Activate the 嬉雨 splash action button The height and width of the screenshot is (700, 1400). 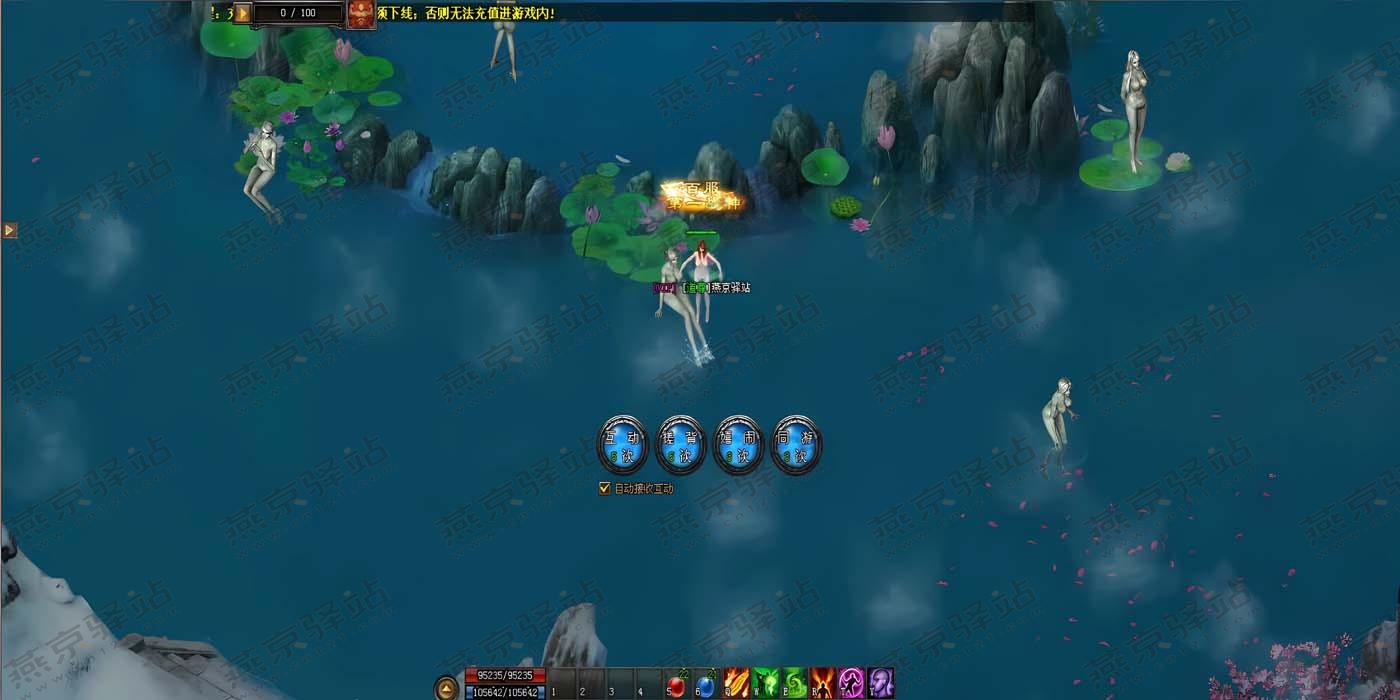point(739,445)
